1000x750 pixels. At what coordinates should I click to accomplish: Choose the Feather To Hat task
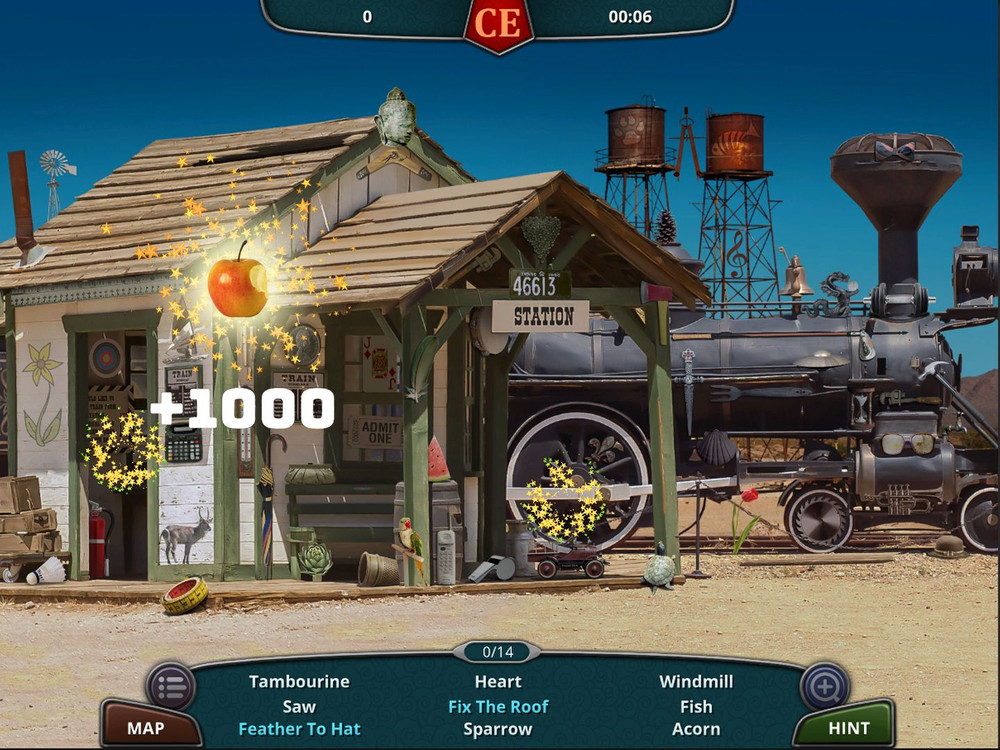click(299, 729)
